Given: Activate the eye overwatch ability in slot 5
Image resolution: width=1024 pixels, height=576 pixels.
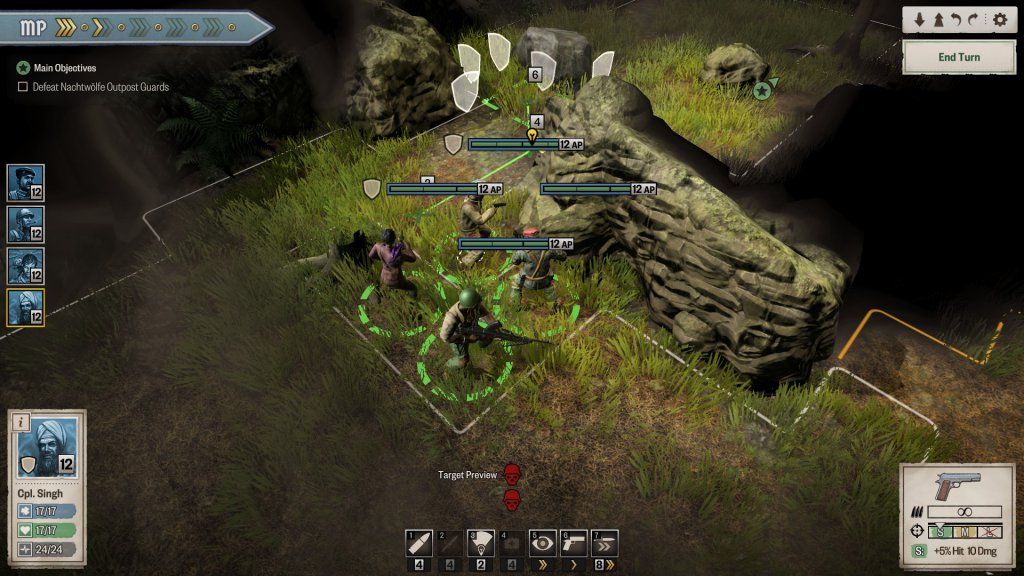Looking at the screenshot, I should pyautogui.click(x=543, y=544).
